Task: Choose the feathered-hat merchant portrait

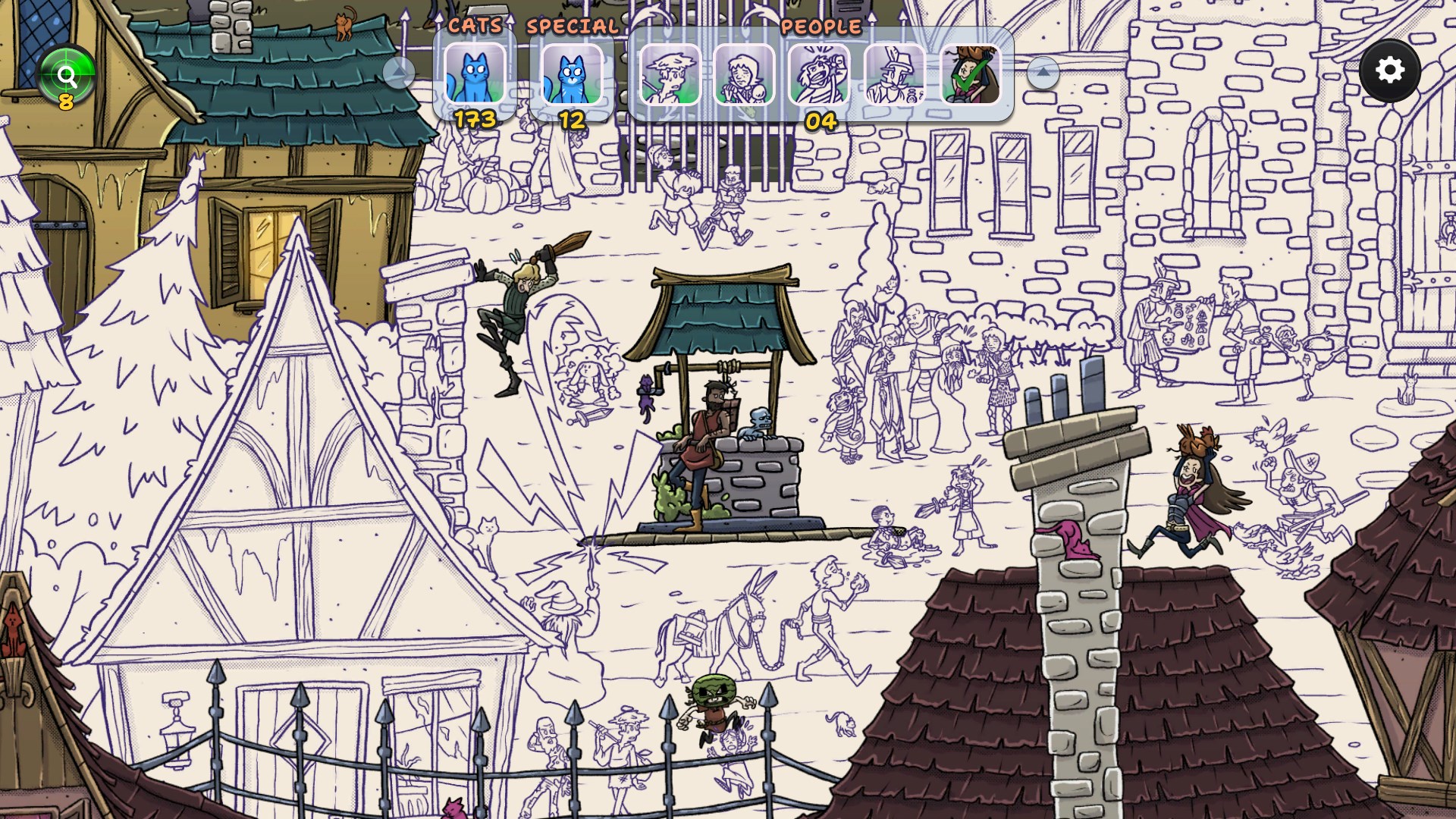Action: 895,74
